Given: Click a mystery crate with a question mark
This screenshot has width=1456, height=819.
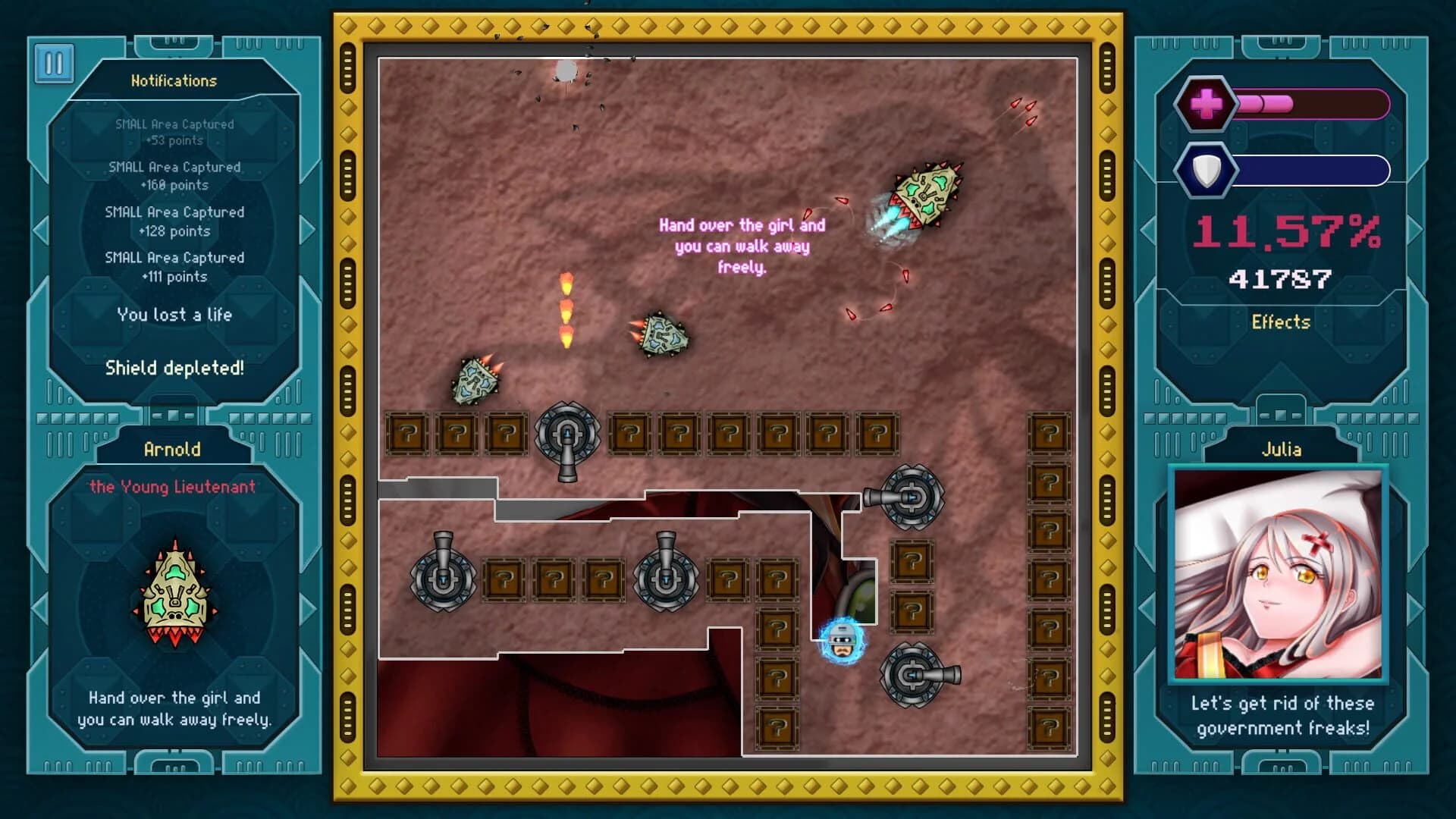Looking at the screenshot, I should [408, 434].
